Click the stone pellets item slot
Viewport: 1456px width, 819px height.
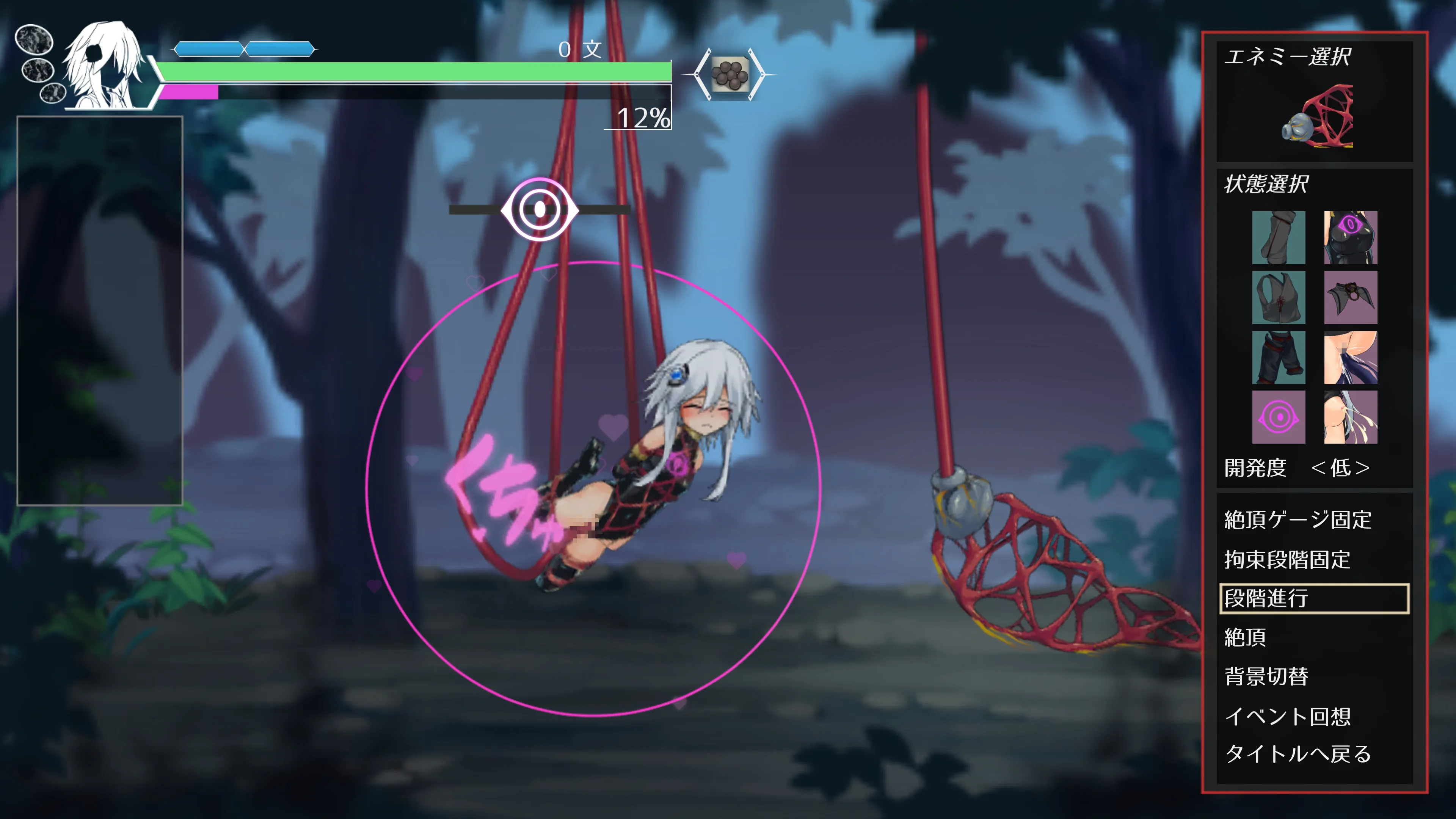[x=729, y=74]
